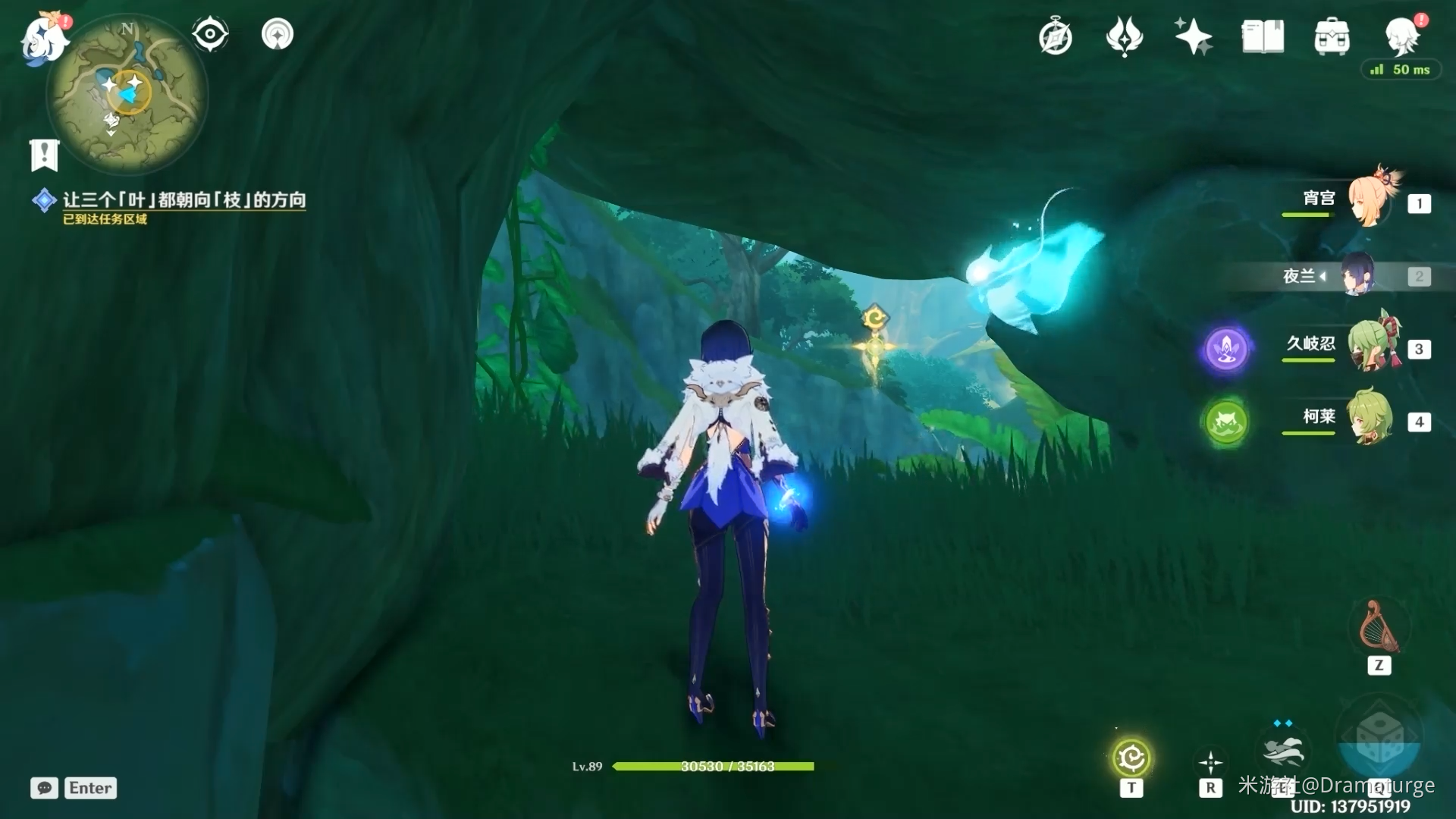Use the lyre gadget icon
This screenshot has width=1456, height=819.
1379,628
